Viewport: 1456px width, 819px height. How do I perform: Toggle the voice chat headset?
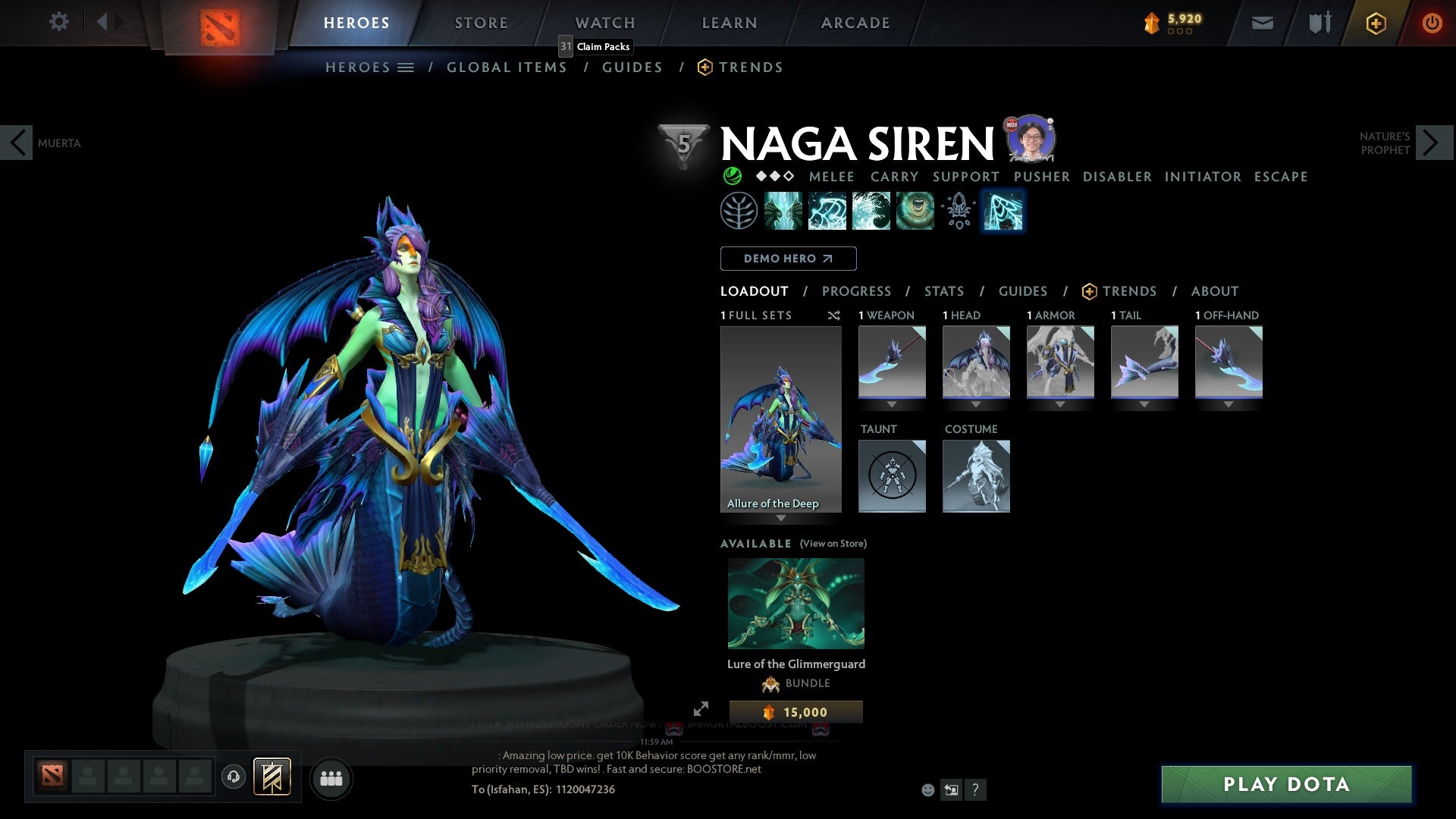pyautogui.click(x=232, y=778)
